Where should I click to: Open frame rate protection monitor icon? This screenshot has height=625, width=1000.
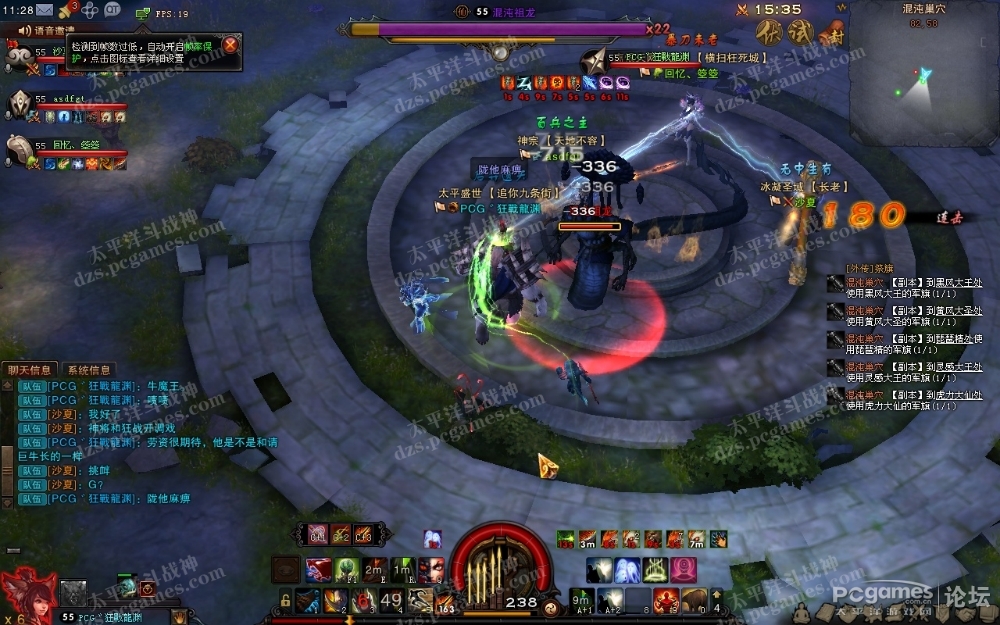pyautogui.click(x=143, y=13)
